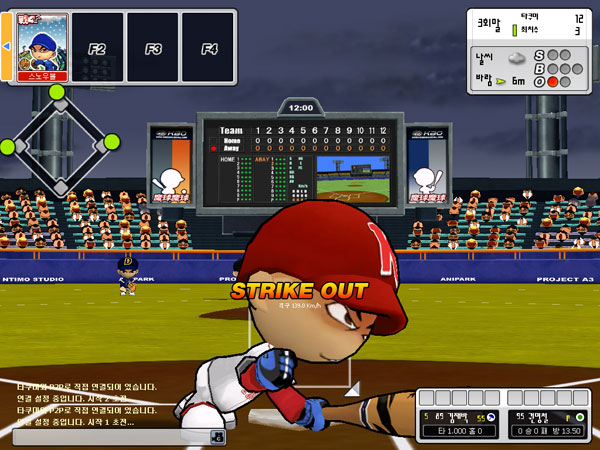This screenshot has width=600, height=450.
Task: Choose the F4 card slot
Action: point(208,47)
